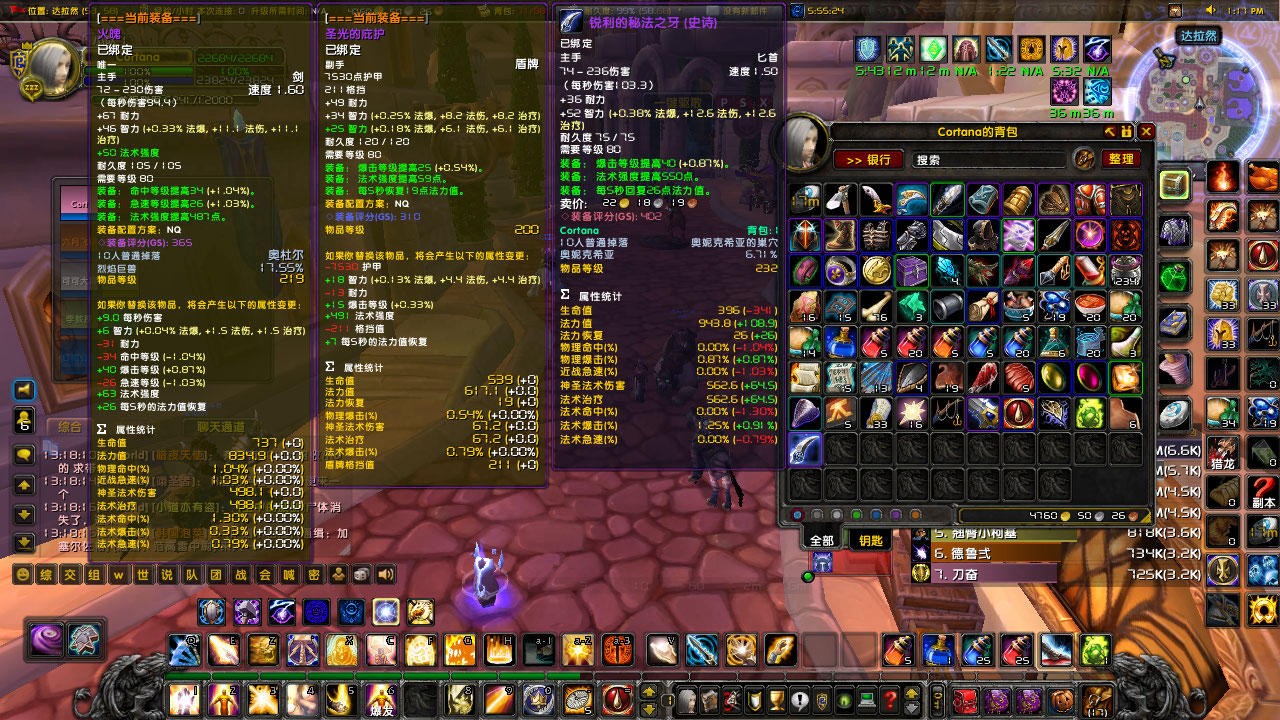Collapse the backpack window with its title bar arrow
Viewport: 1280px width, 720px height.
[x=1108, y=131]
